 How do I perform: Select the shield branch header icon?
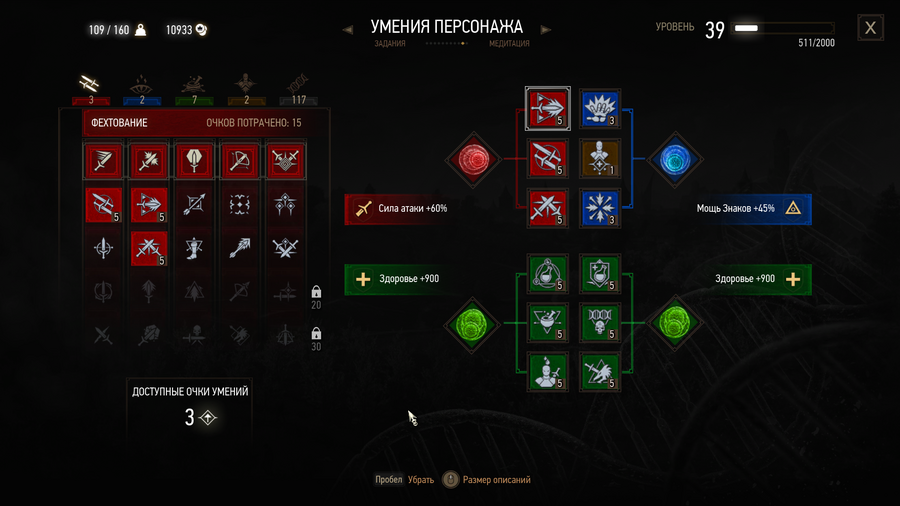tap(191, 159)
